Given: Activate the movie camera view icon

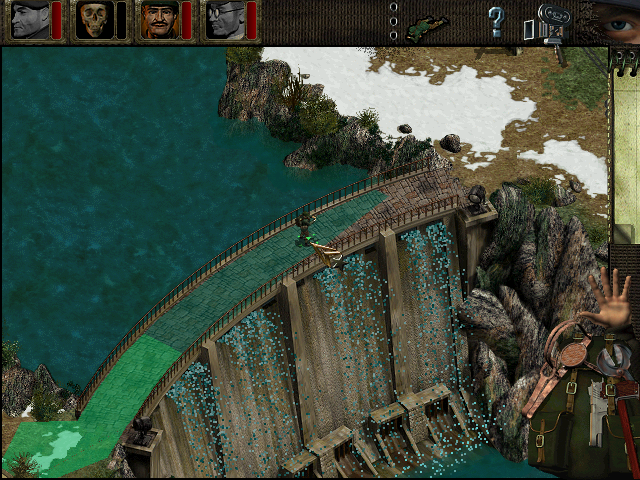Looking at the screenshot, I should pyautogui.click(x=547, y=22).
